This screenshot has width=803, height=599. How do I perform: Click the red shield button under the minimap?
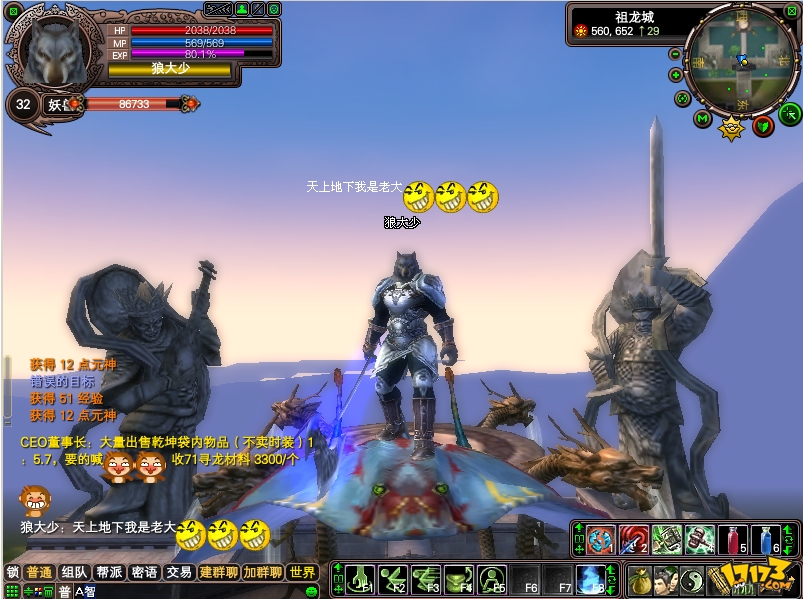(763, 126)
